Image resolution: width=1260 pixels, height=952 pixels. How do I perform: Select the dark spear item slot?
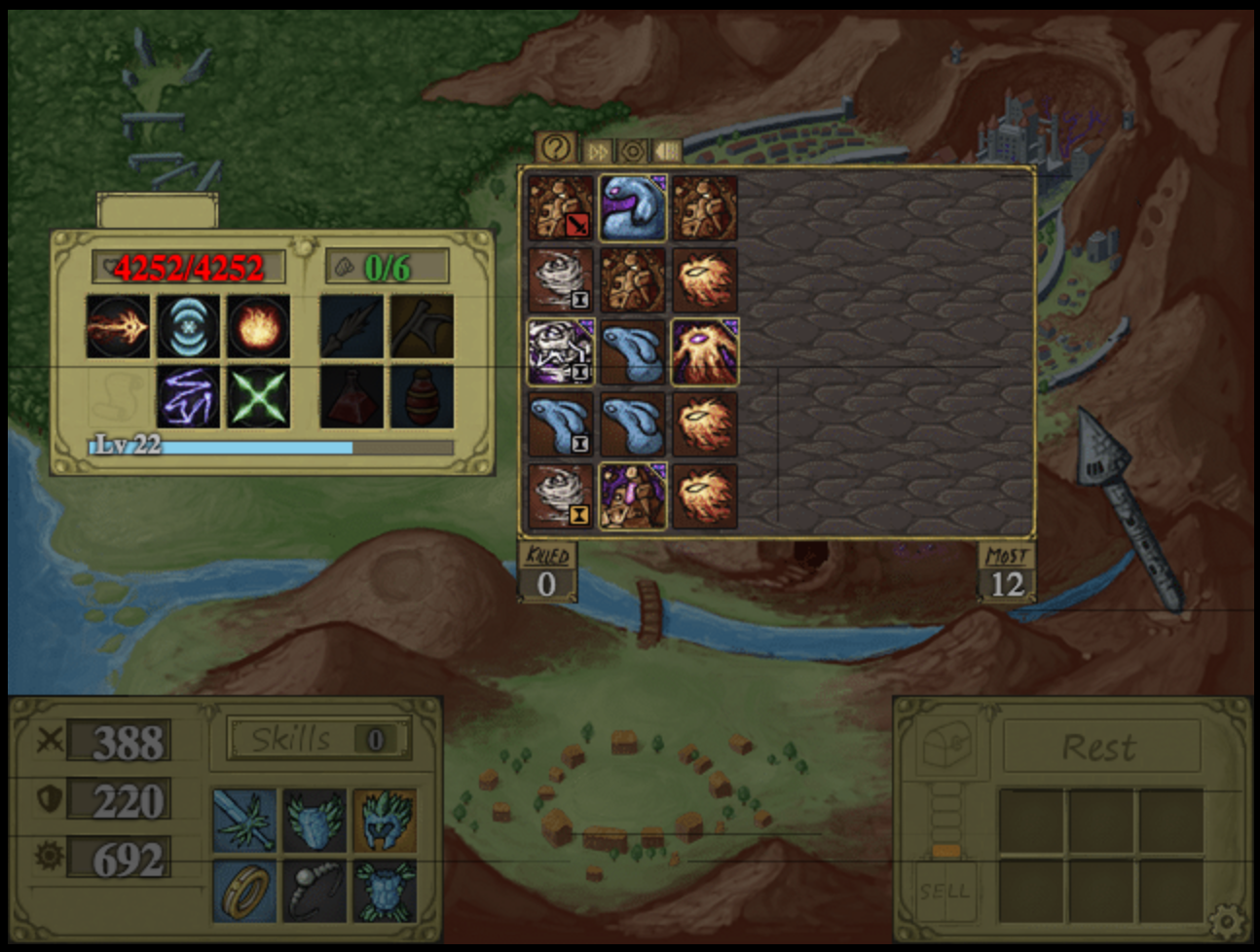point(352,326)
